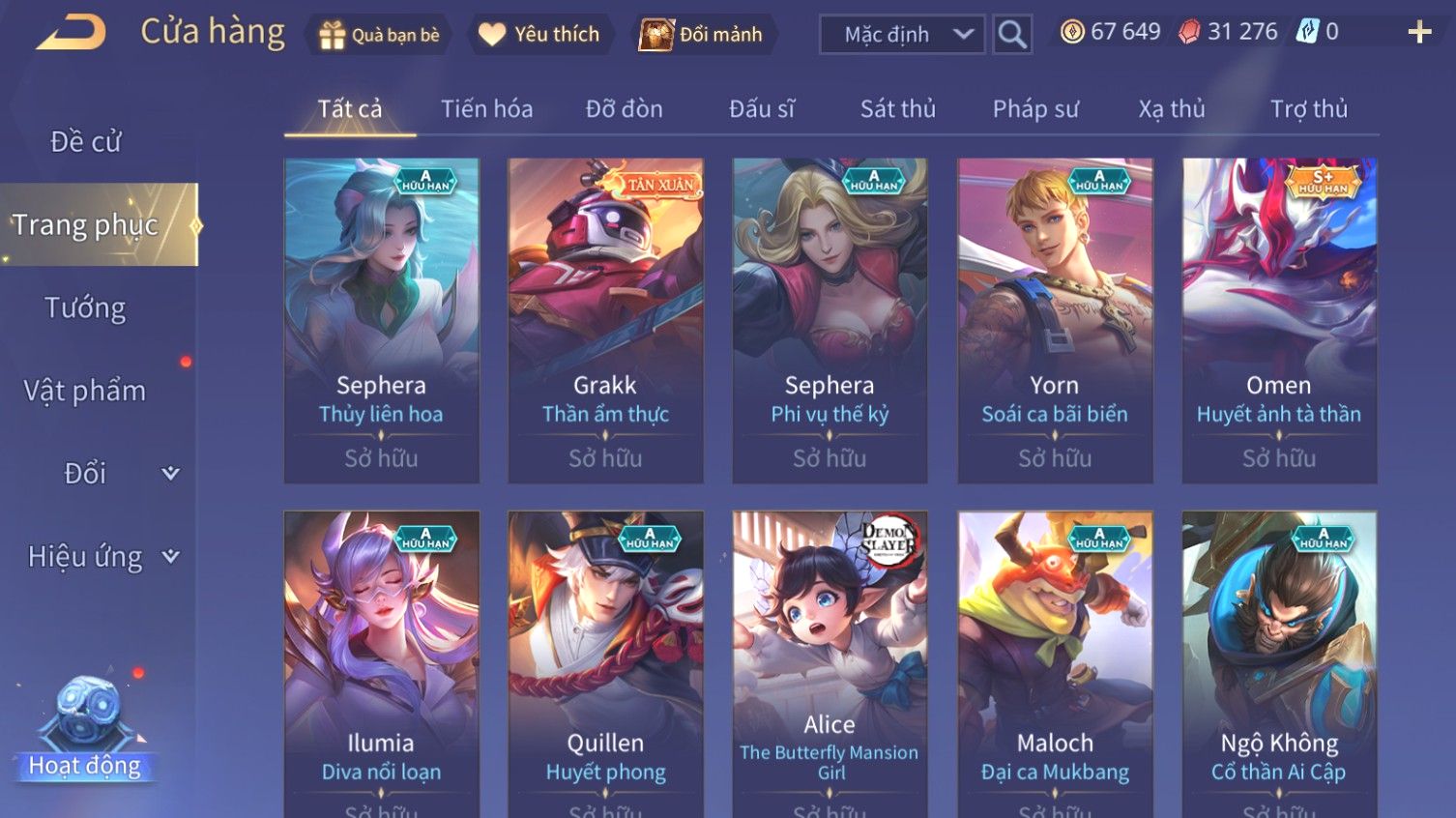Select Tướng in the side menu
This screenshot has height=818, width=1456.
[85, 308]
